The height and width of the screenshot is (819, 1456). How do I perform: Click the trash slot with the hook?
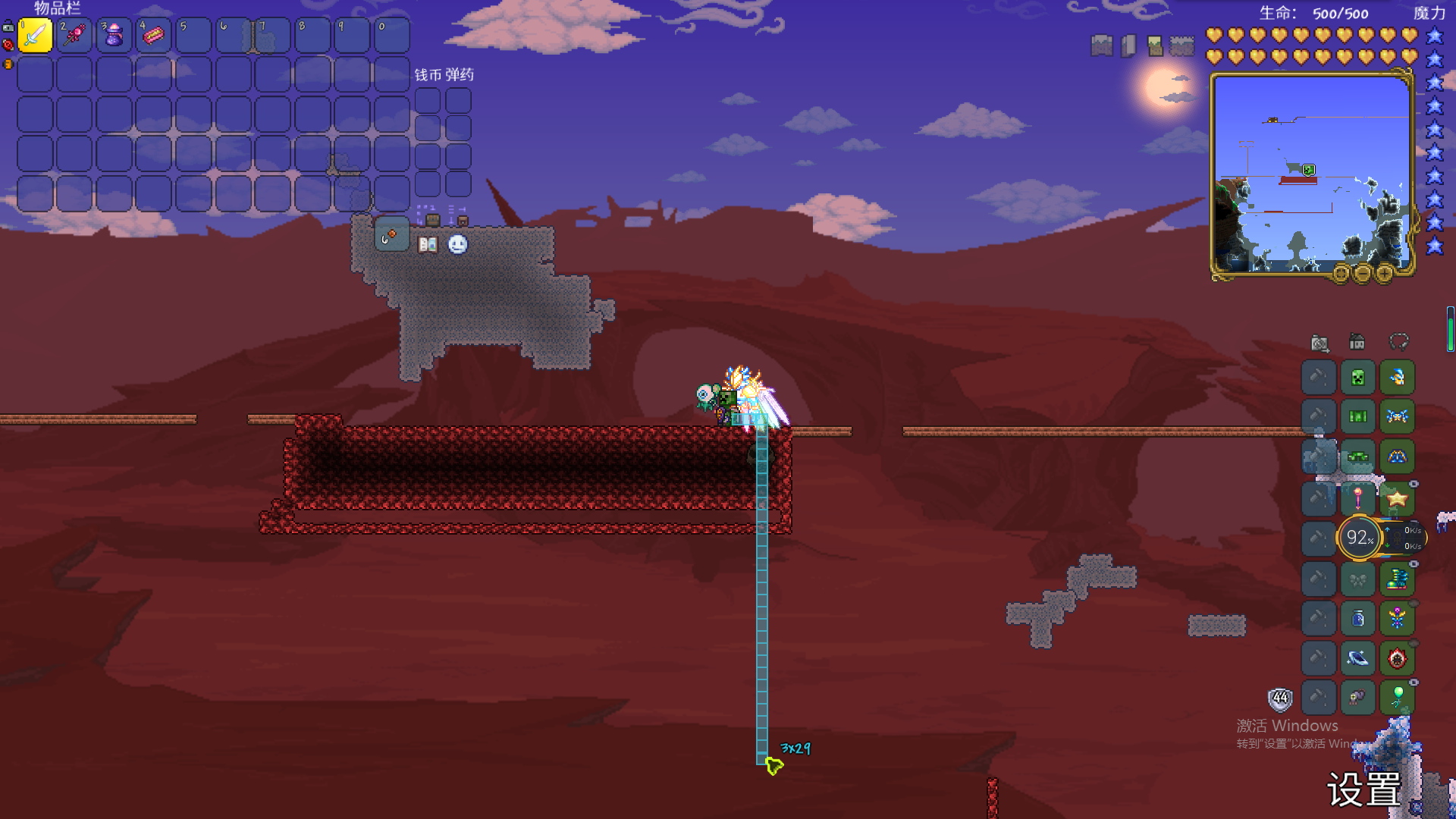[391, 236]
